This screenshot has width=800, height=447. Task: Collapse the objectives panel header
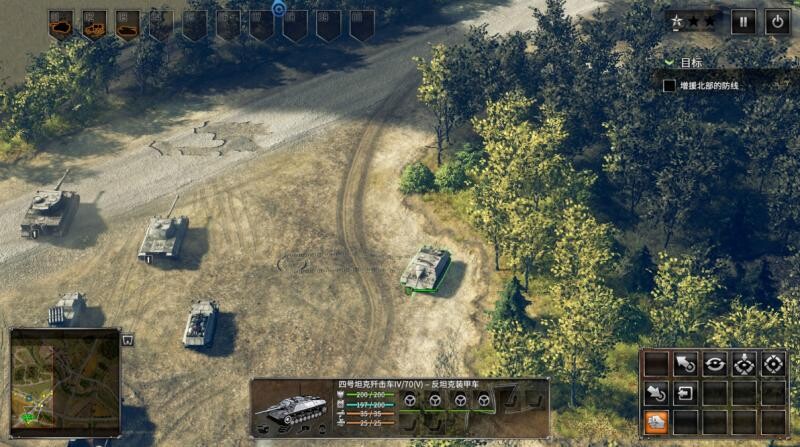coord(670,62)
